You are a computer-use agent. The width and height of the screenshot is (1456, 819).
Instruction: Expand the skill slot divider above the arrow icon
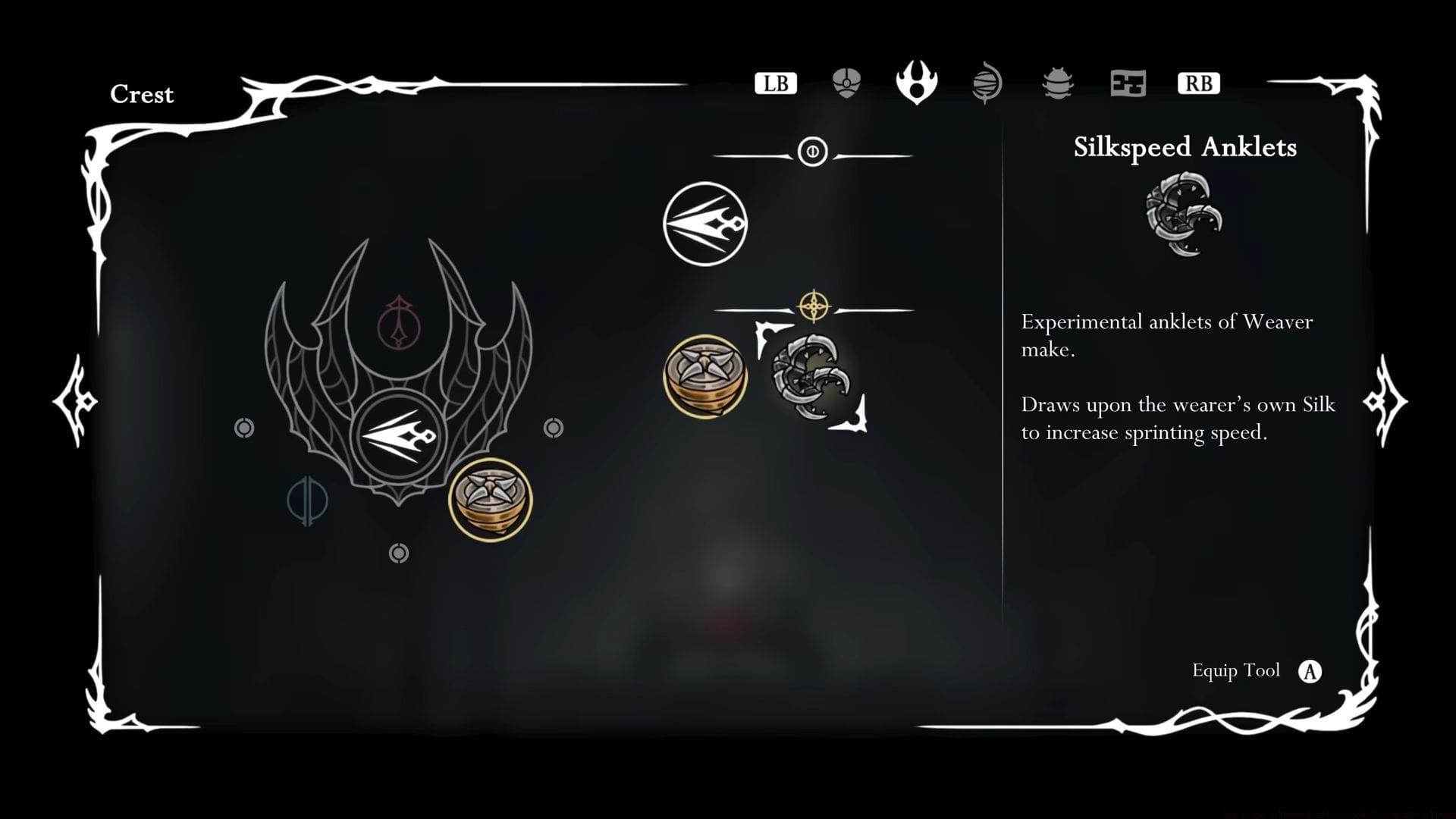point(811,152)
